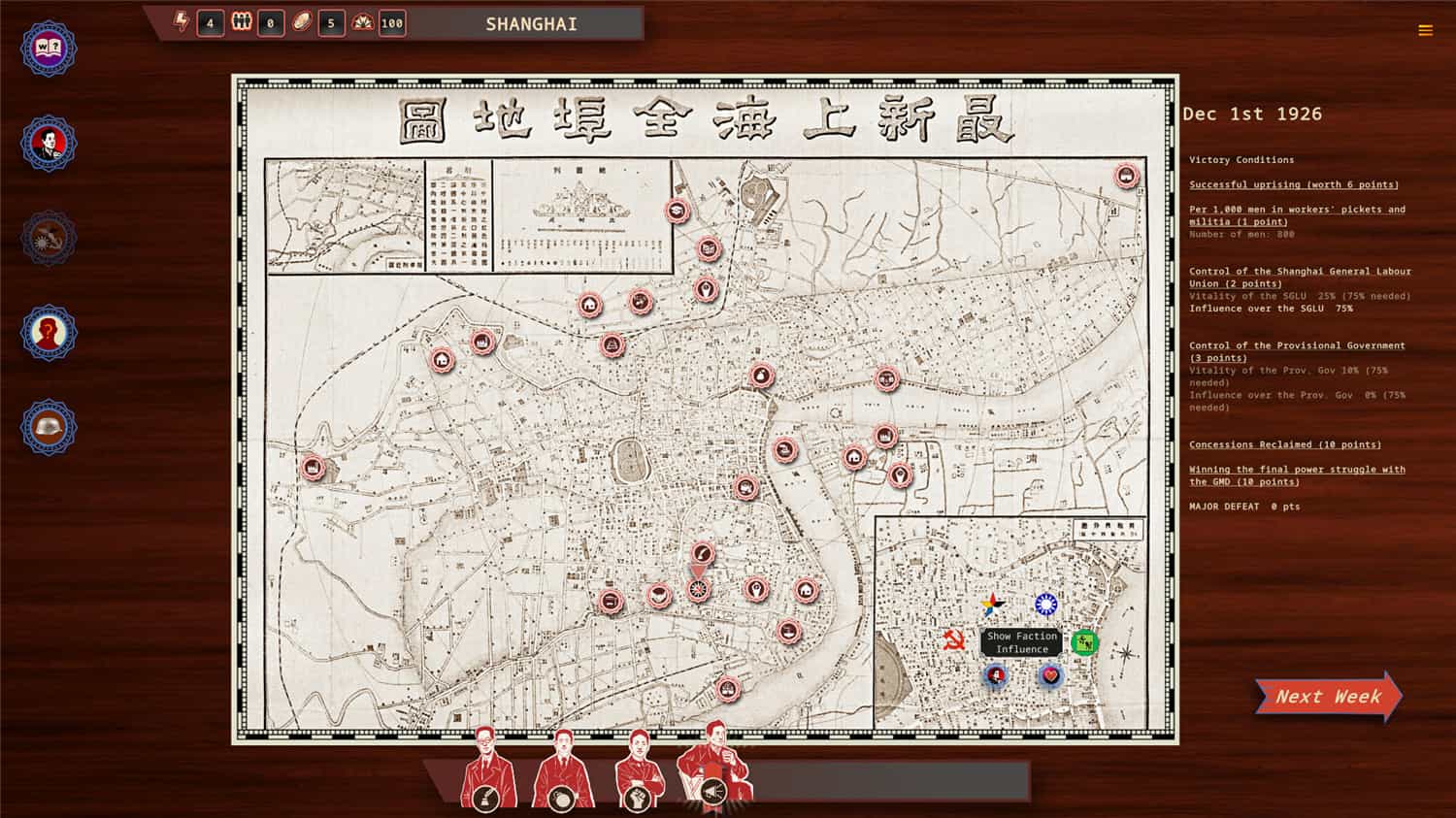Click the lightning bolt resource icon in the top bar
The height and width of the screenshot is (818, 1456).
point(181,23)
